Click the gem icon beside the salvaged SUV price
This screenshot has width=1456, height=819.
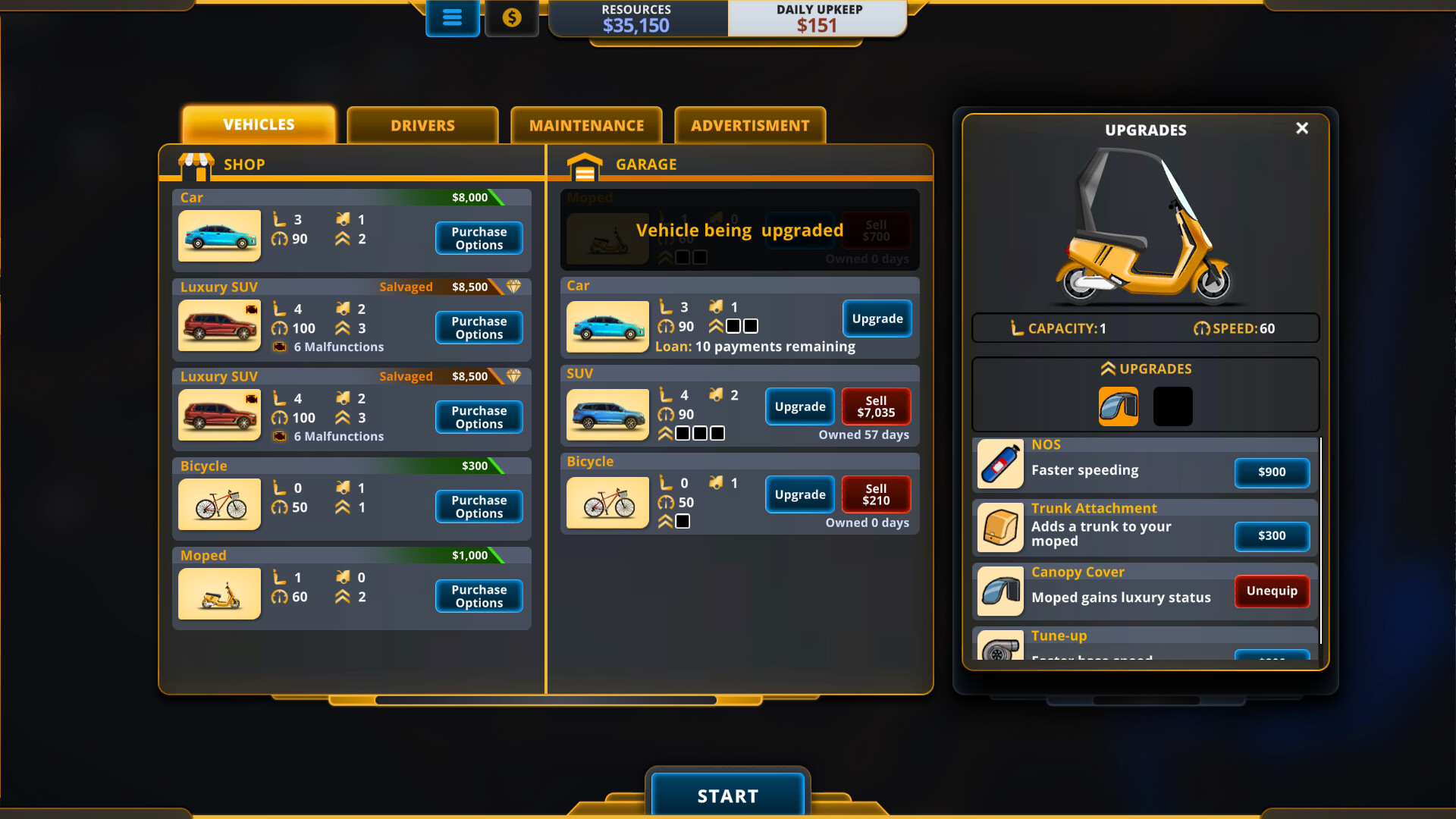click(x=514, y=287)
